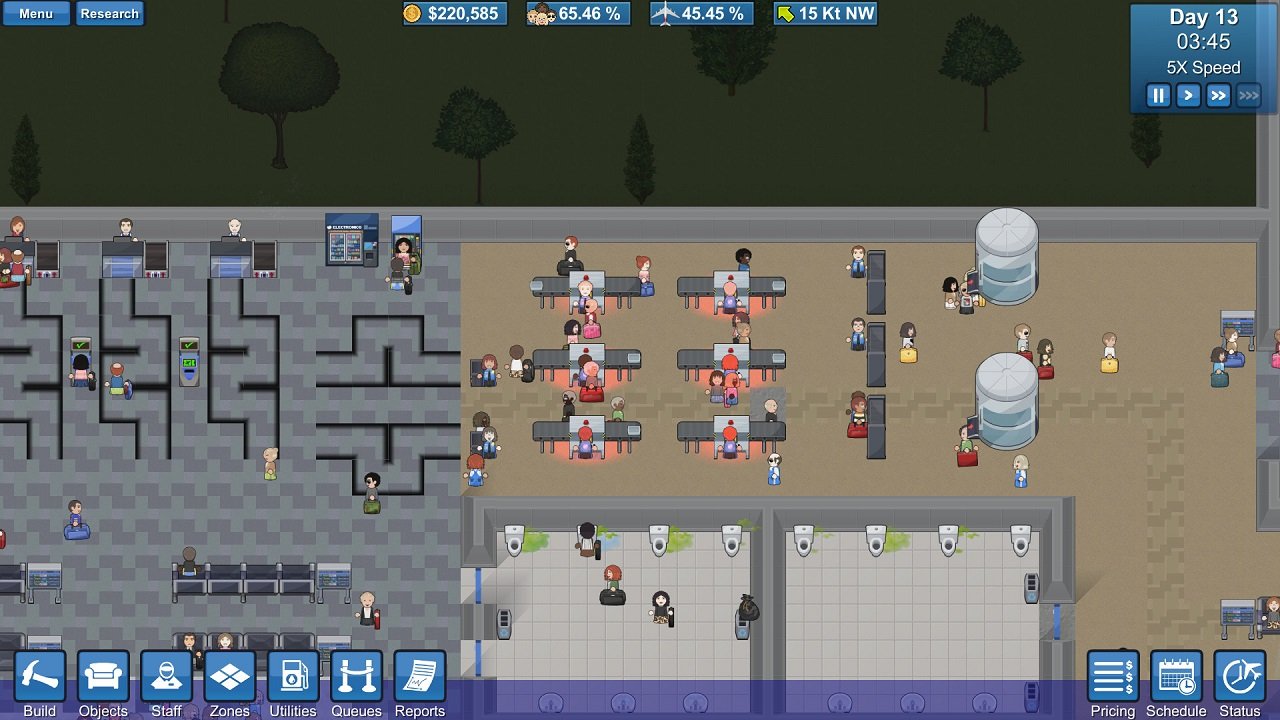
Task: Select the Queues tool
Action: [x=356, y=676]
